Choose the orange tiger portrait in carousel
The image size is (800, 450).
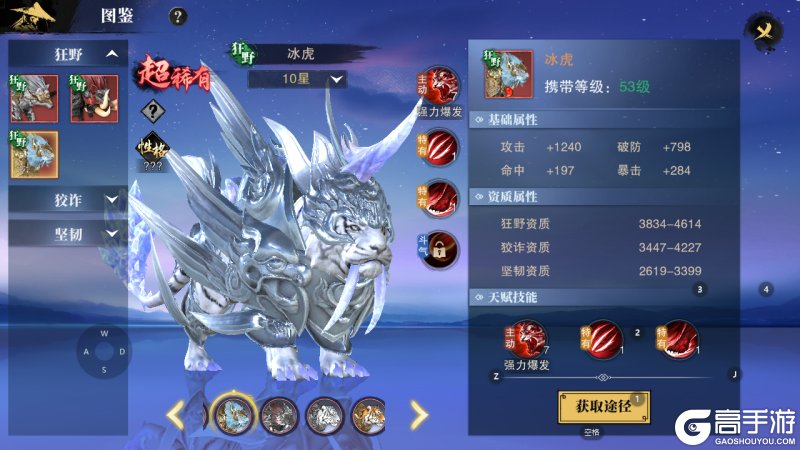click(371, 413)
